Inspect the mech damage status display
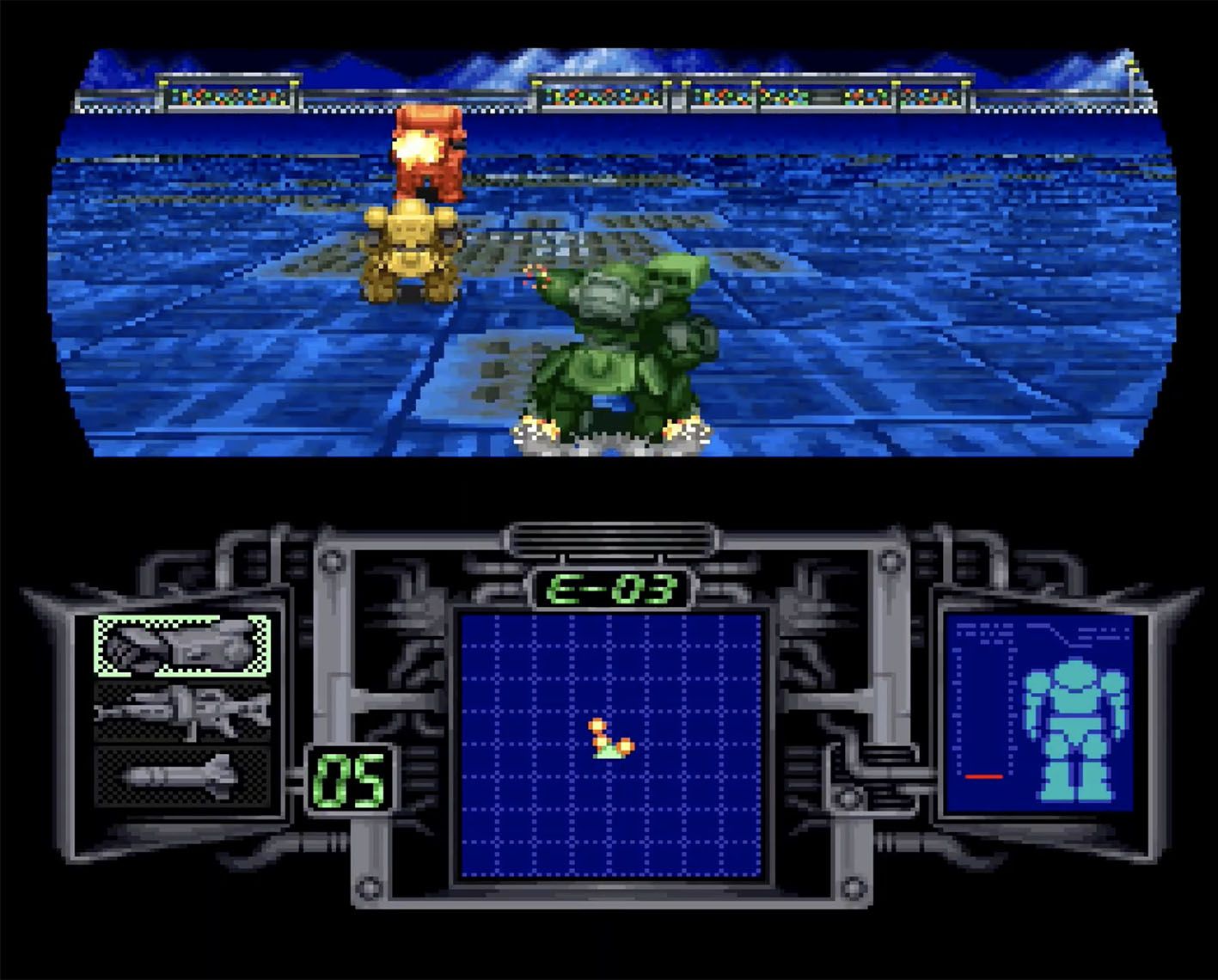 coord(1039,714)
